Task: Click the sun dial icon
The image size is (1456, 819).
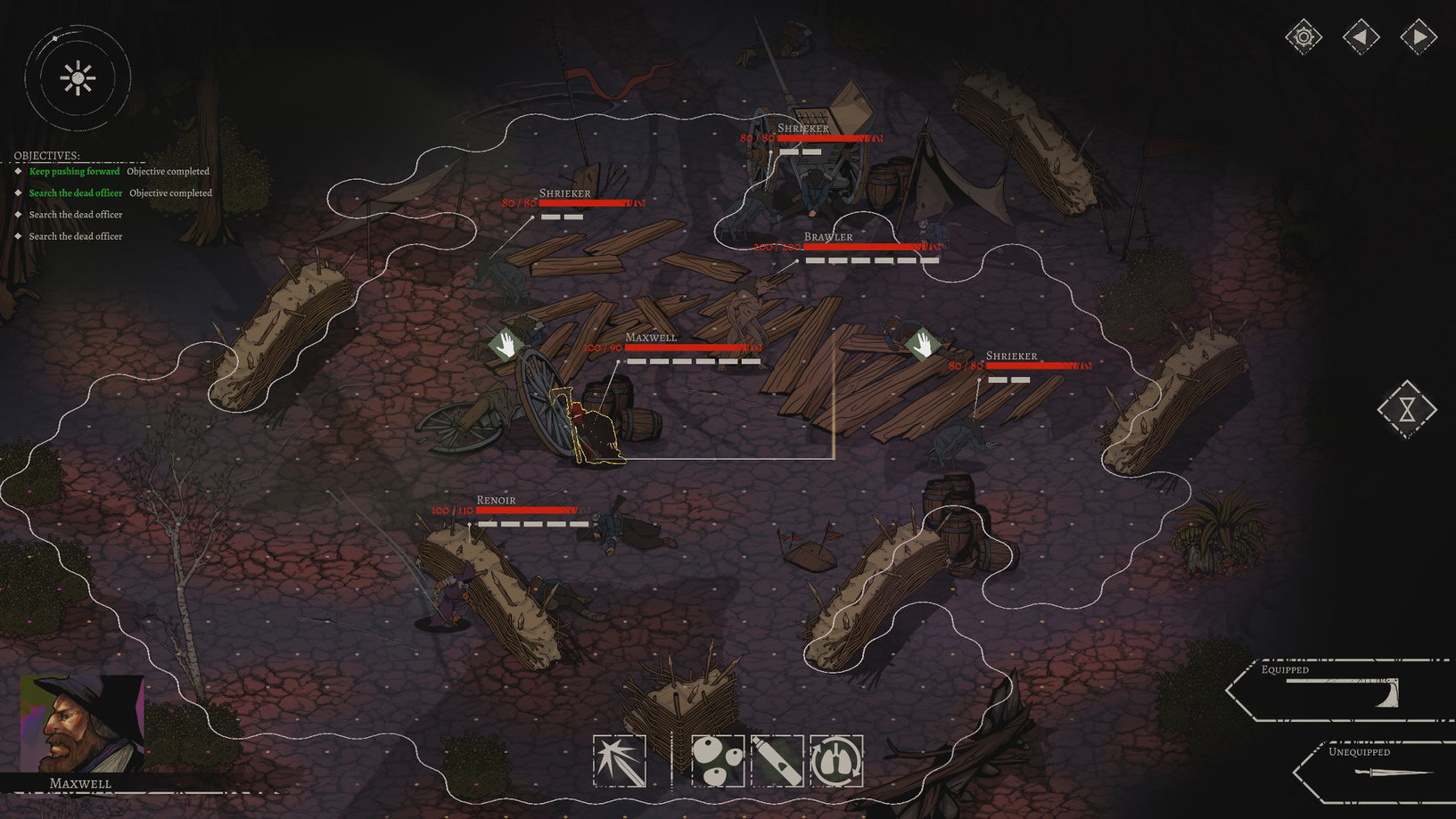Action: [x=78, y=78]
